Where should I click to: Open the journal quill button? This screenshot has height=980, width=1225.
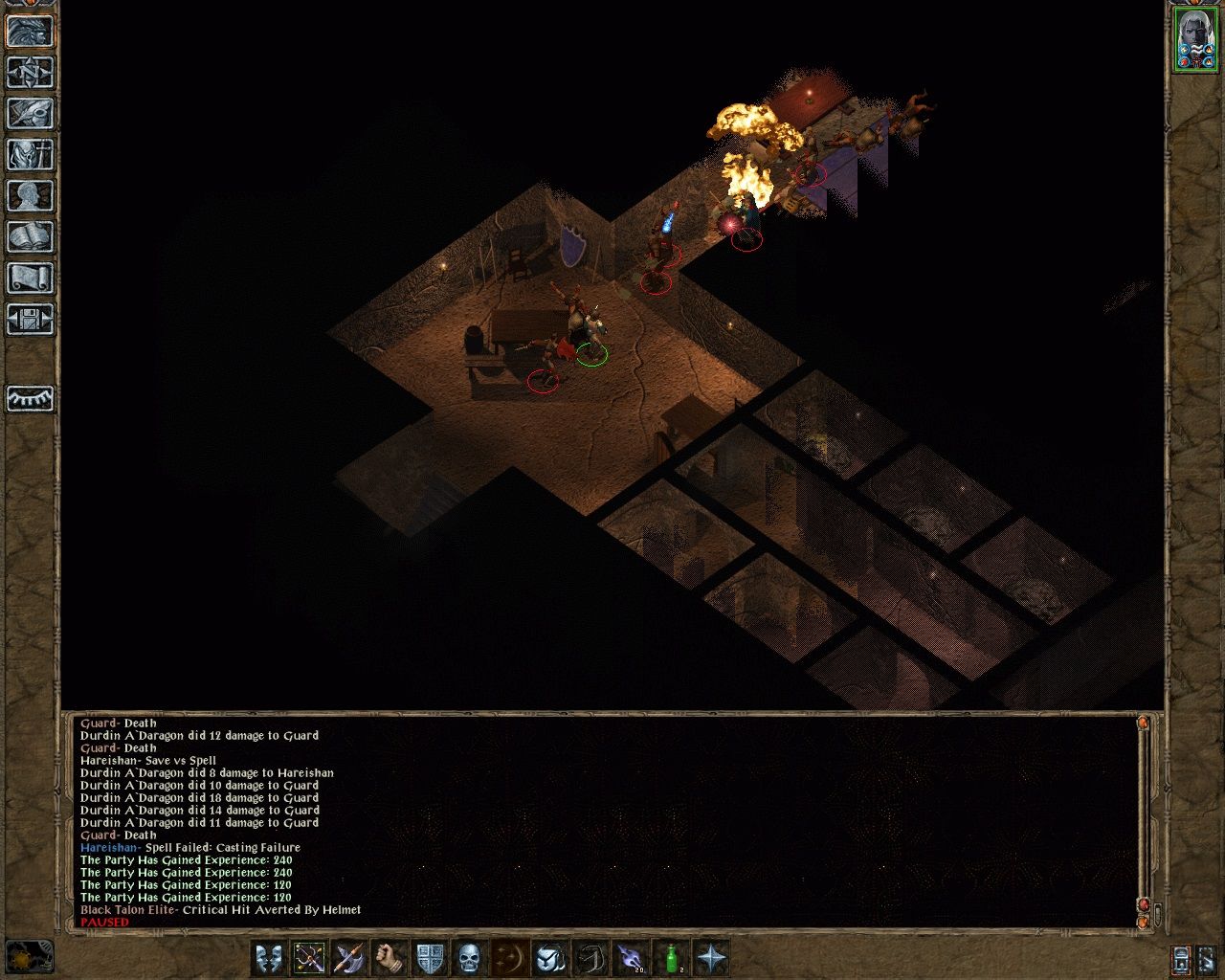(30, 113)
